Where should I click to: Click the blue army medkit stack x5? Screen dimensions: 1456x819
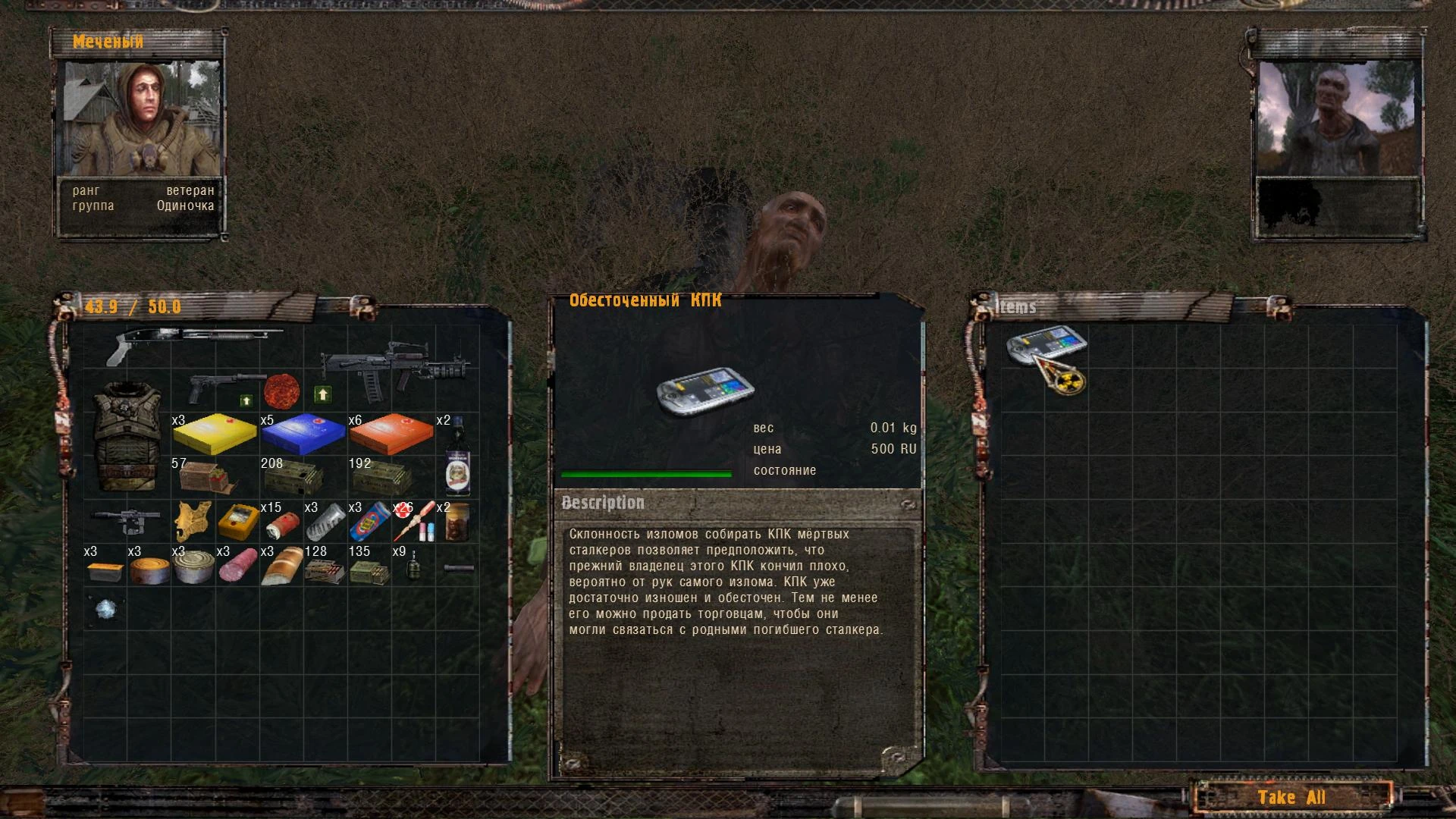pos(302,434)
